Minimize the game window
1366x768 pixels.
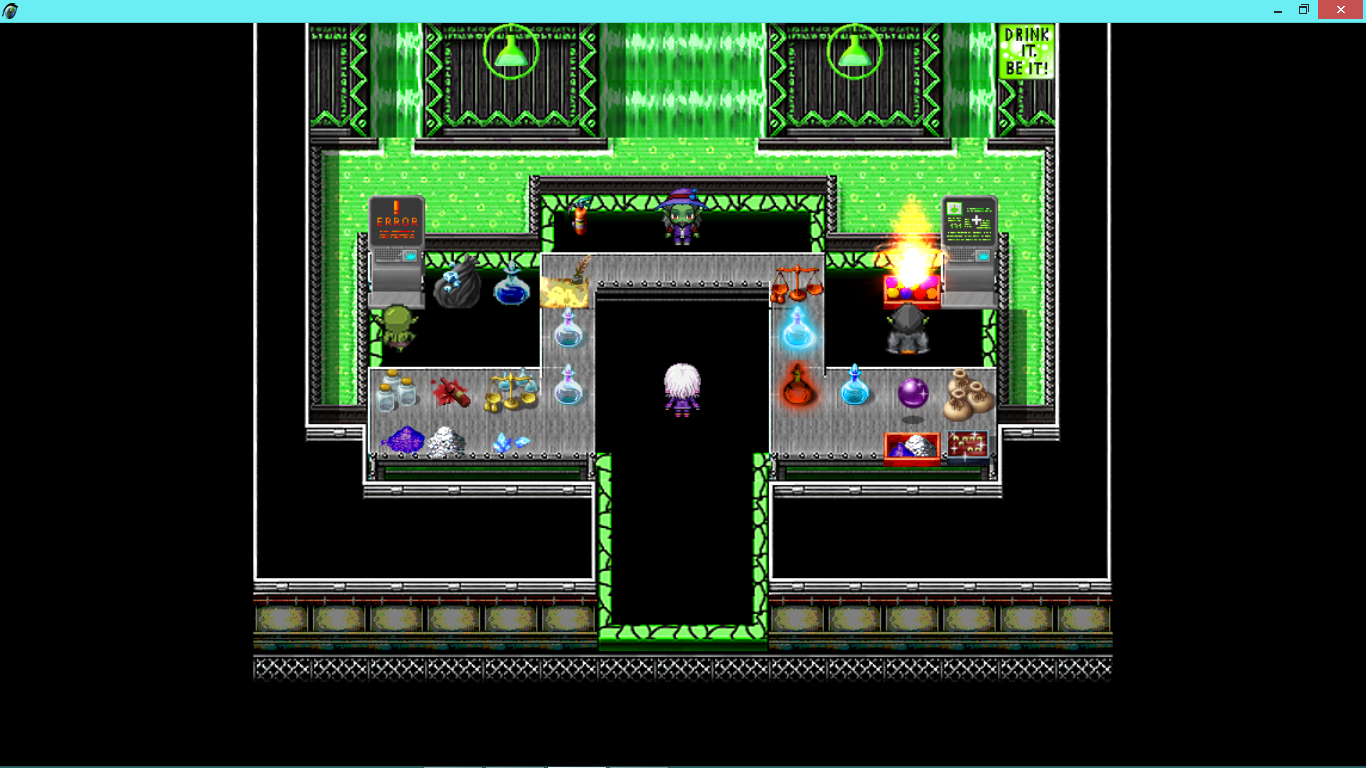point(1278,10)
